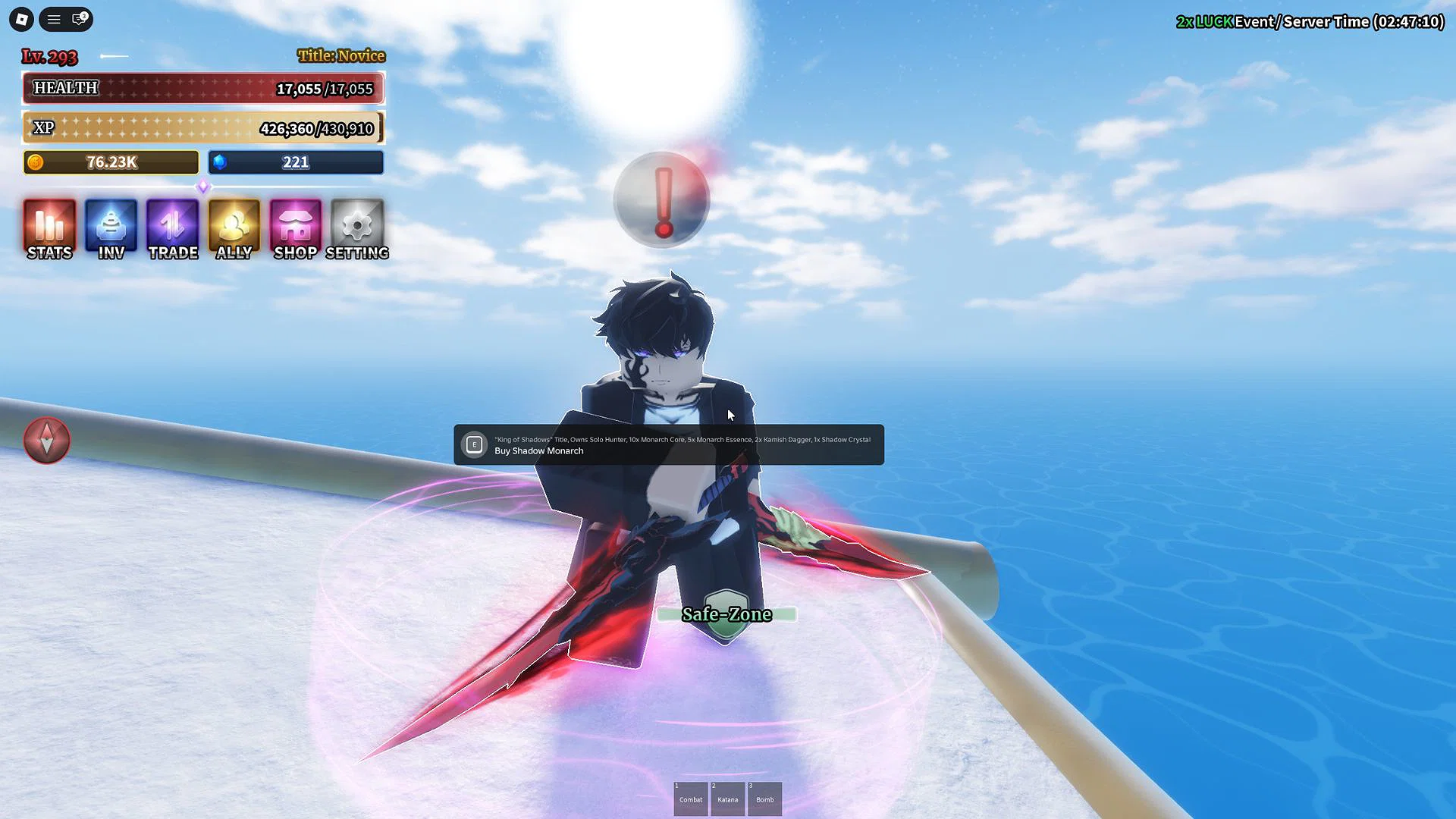
Task: Select the Combat hotbar slot
Action: 690,798
